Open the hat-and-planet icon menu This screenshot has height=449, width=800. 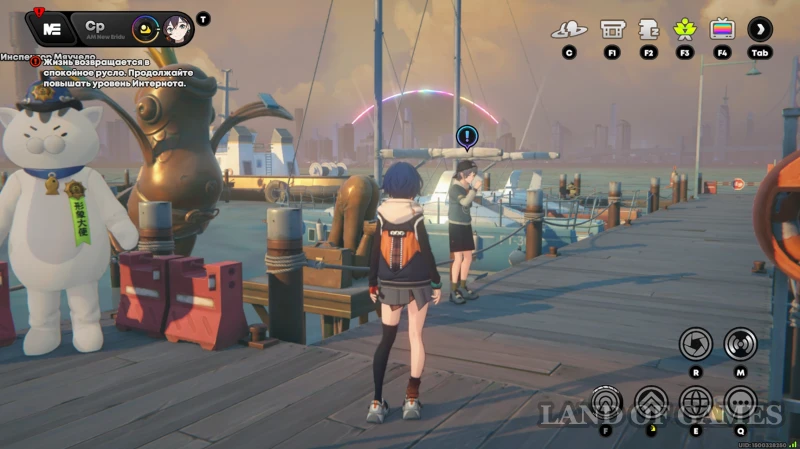pyautogui.click(x=569, y=29)
